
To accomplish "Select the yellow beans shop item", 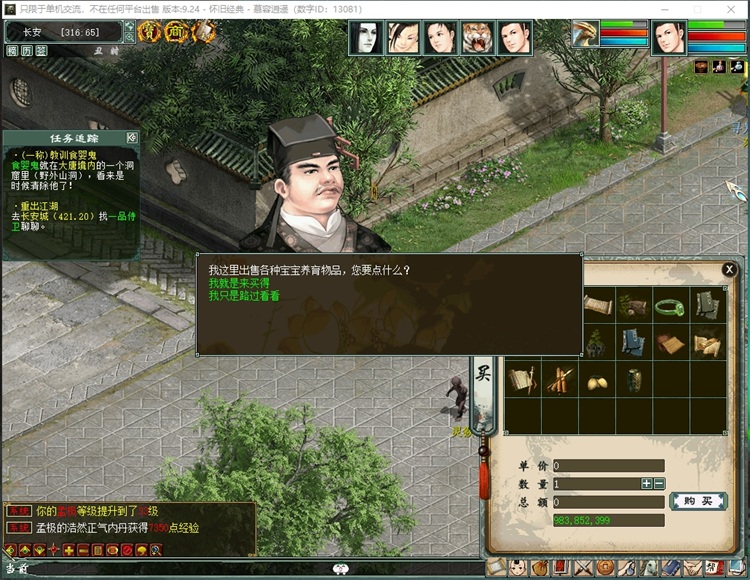I will click(x=598, y=380).
